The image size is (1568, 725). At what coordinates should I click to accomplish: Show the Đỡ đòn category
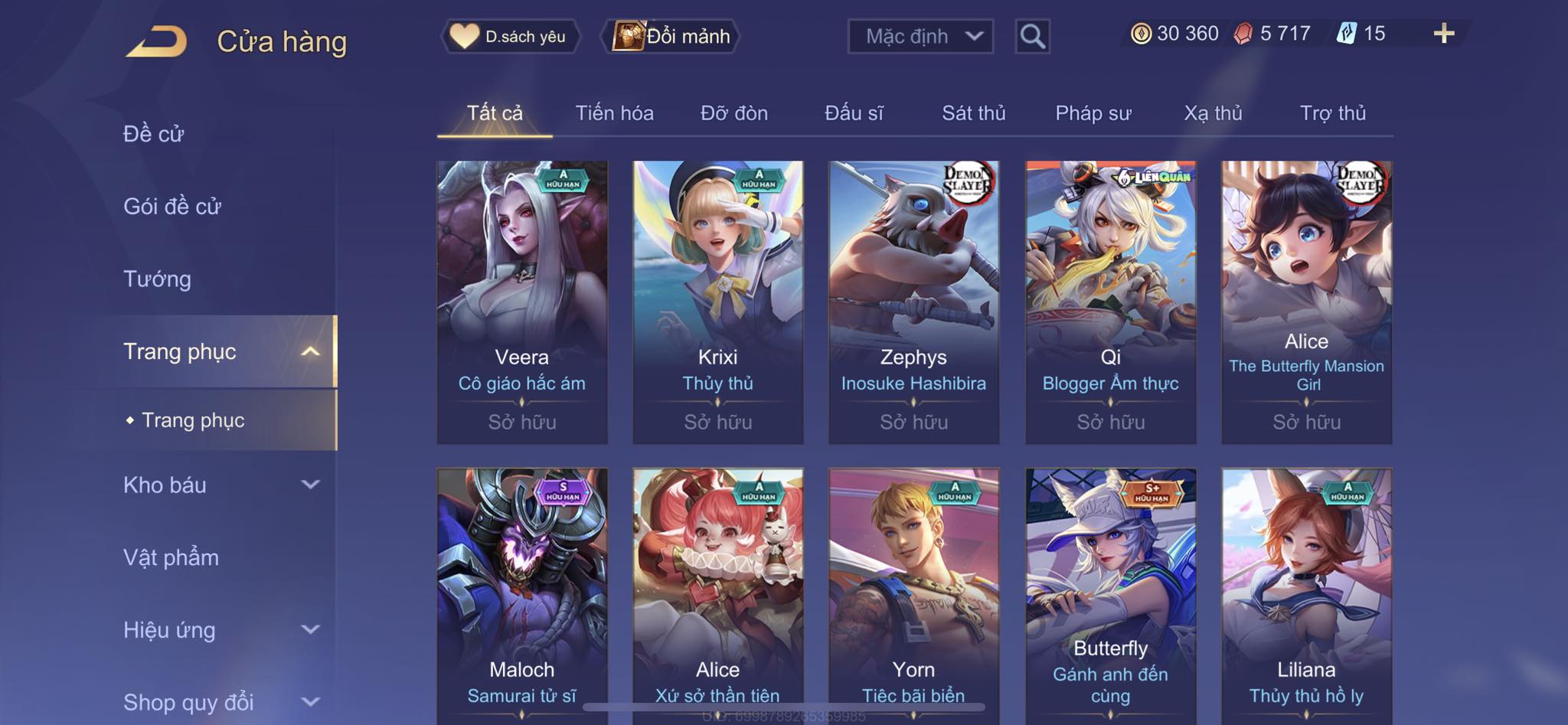(x=733, y=113)
